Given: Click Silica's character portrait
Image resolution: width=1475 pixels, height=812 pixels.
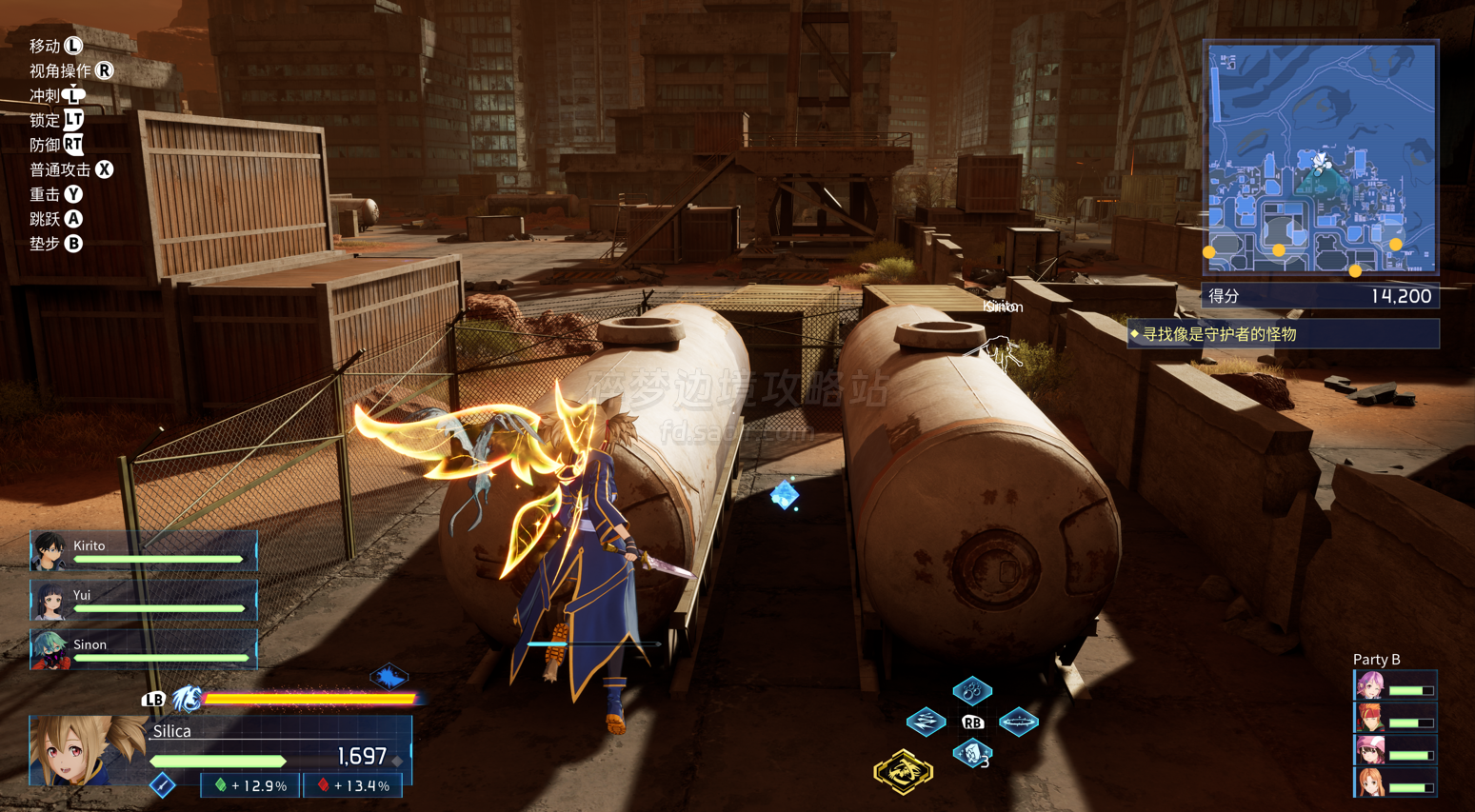Looking at the screenshot, I should coord(84,752).
